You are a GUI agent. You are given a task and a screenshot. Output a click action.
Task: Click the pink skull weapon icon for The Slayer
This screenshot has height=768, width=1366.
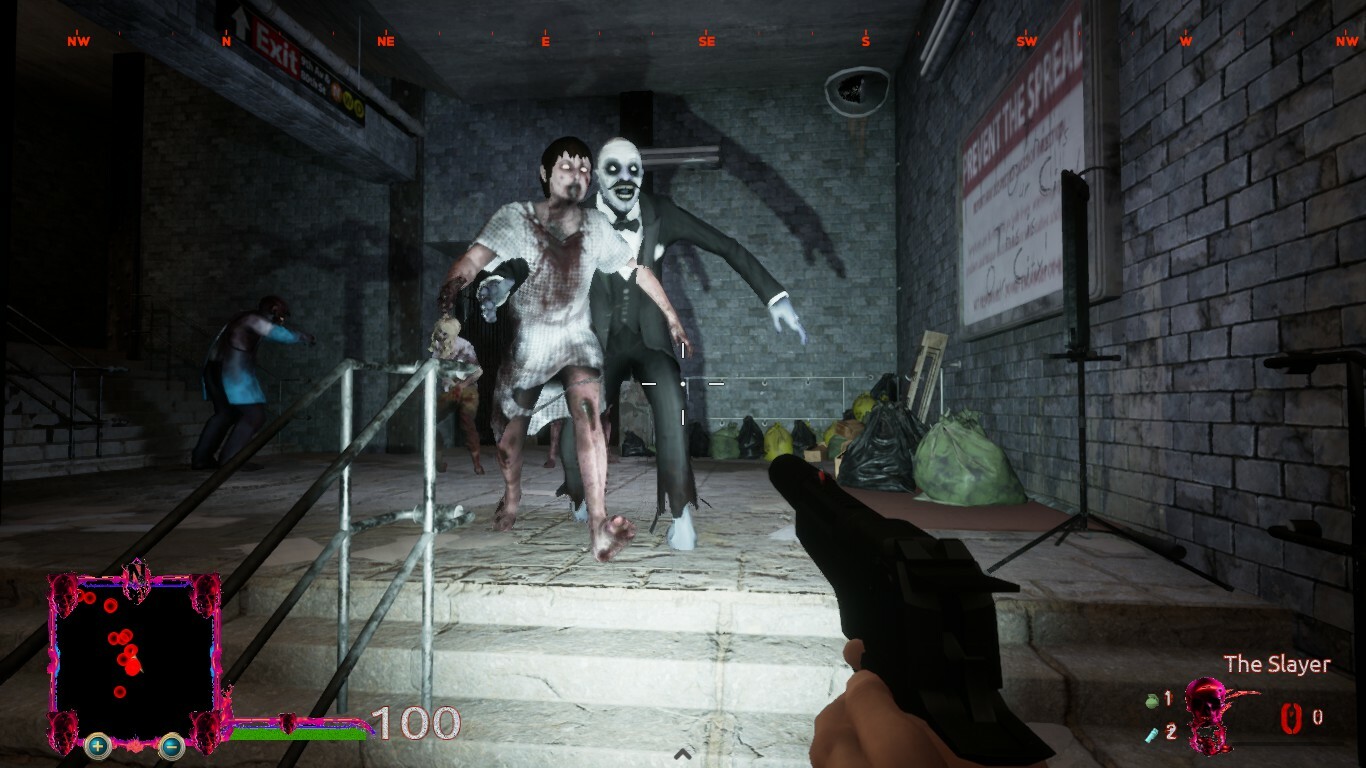pos(1208,713)
